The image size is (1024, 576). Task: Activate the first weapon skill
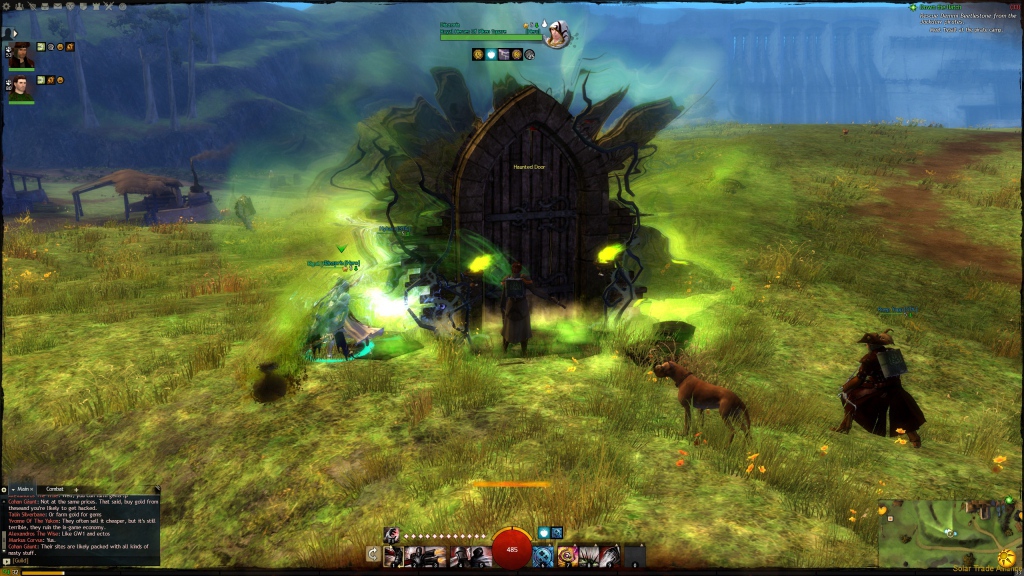392,555
